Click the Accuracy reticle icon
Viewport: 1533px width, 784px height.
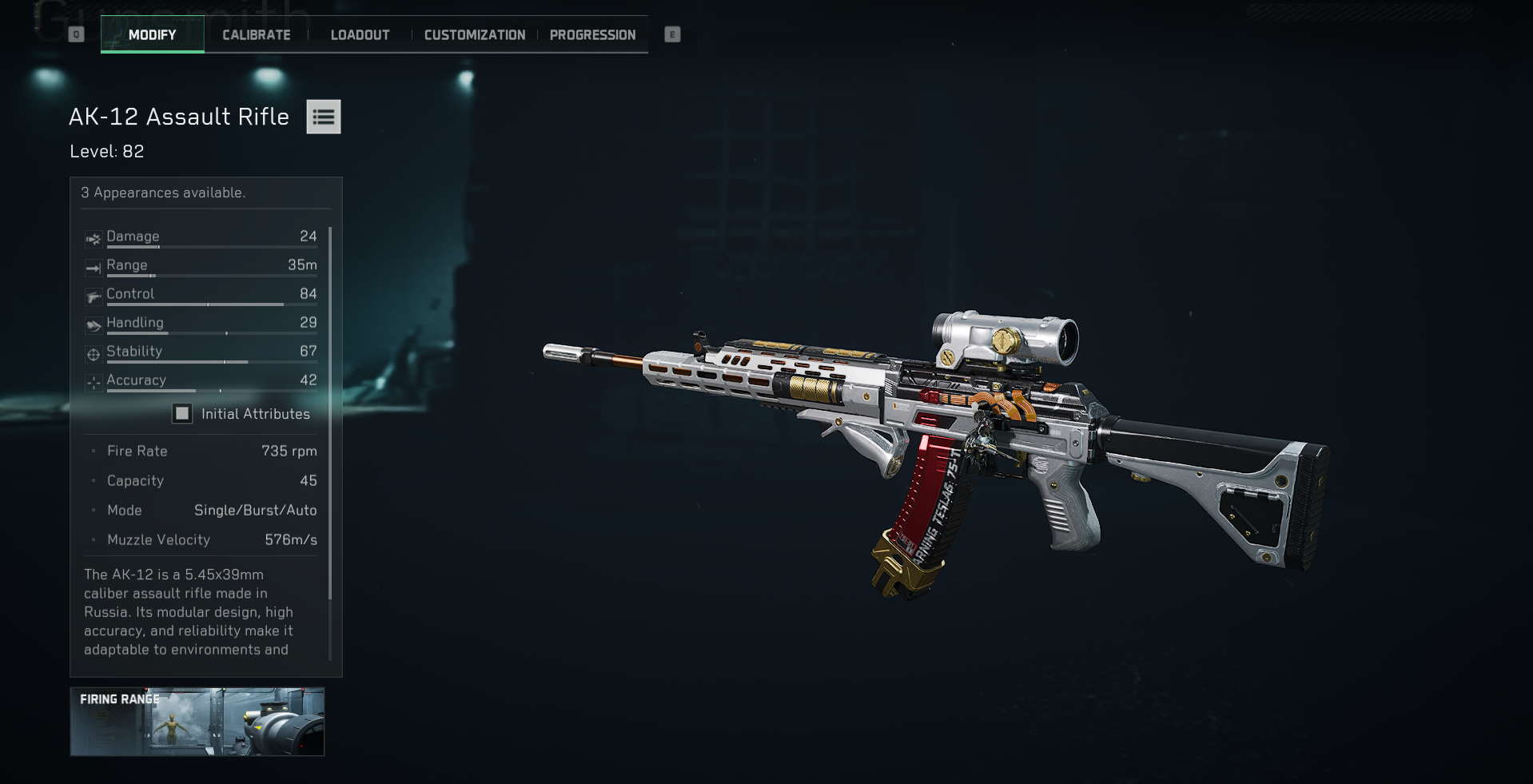click(x=92, y=380)
